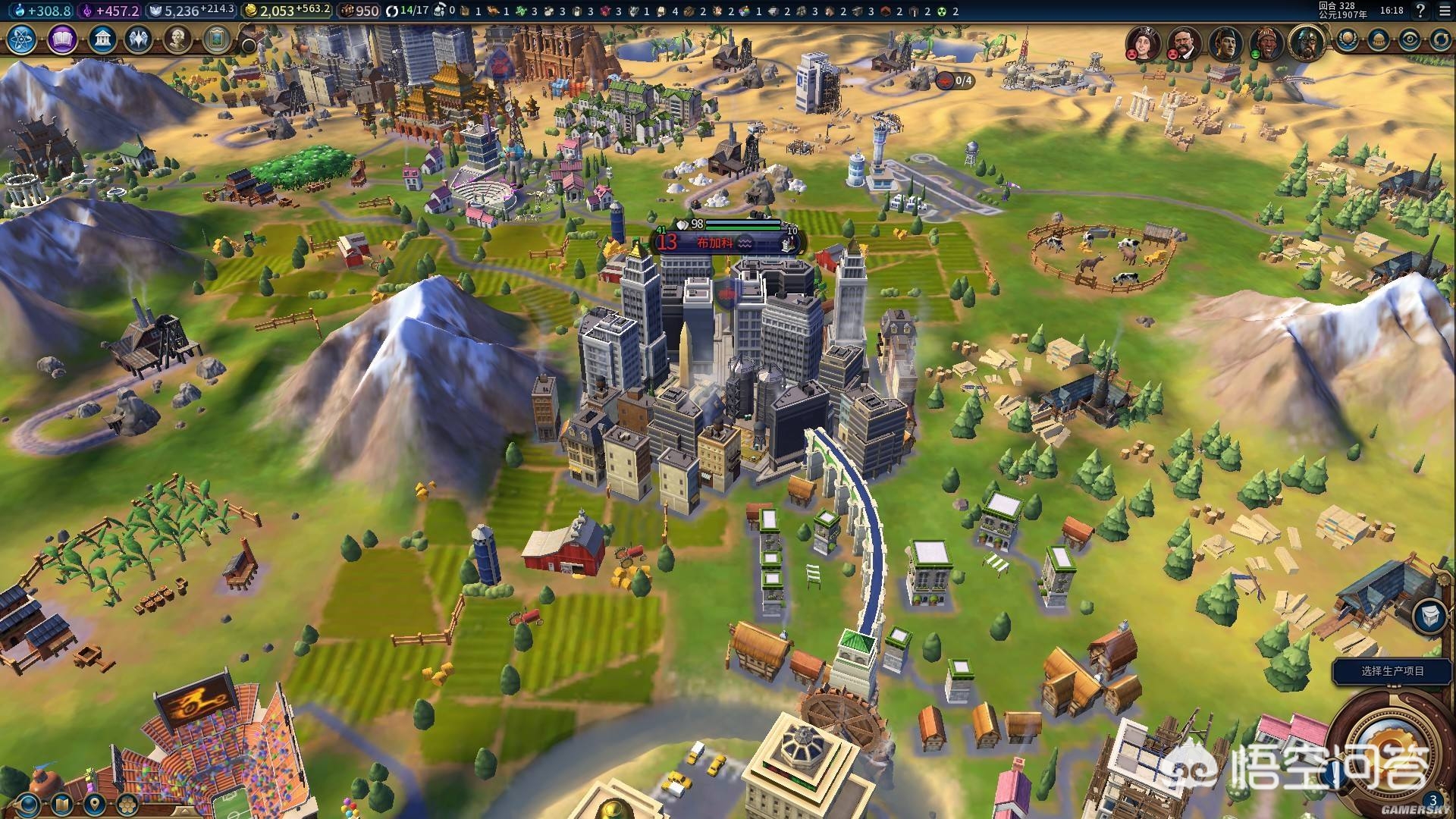The width and height of the screenshot is (1456, 819).
Task: Select the leader portrait with green smiley
Action: 1266,42
